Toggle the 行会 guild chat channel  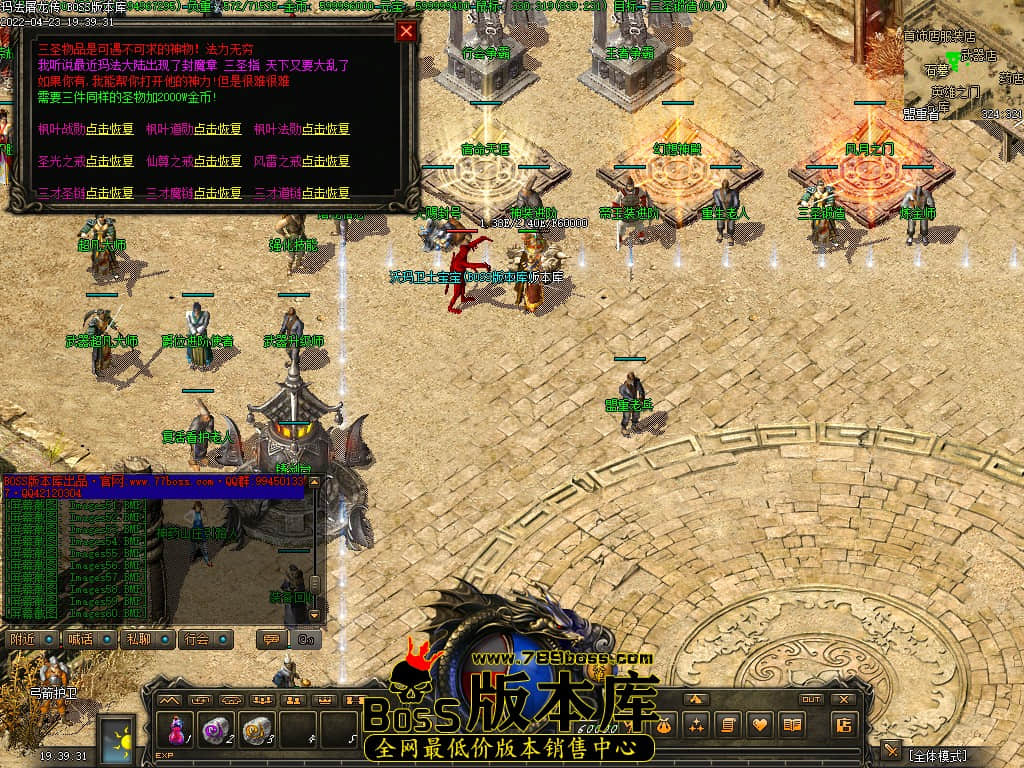[x=208, y=639]
